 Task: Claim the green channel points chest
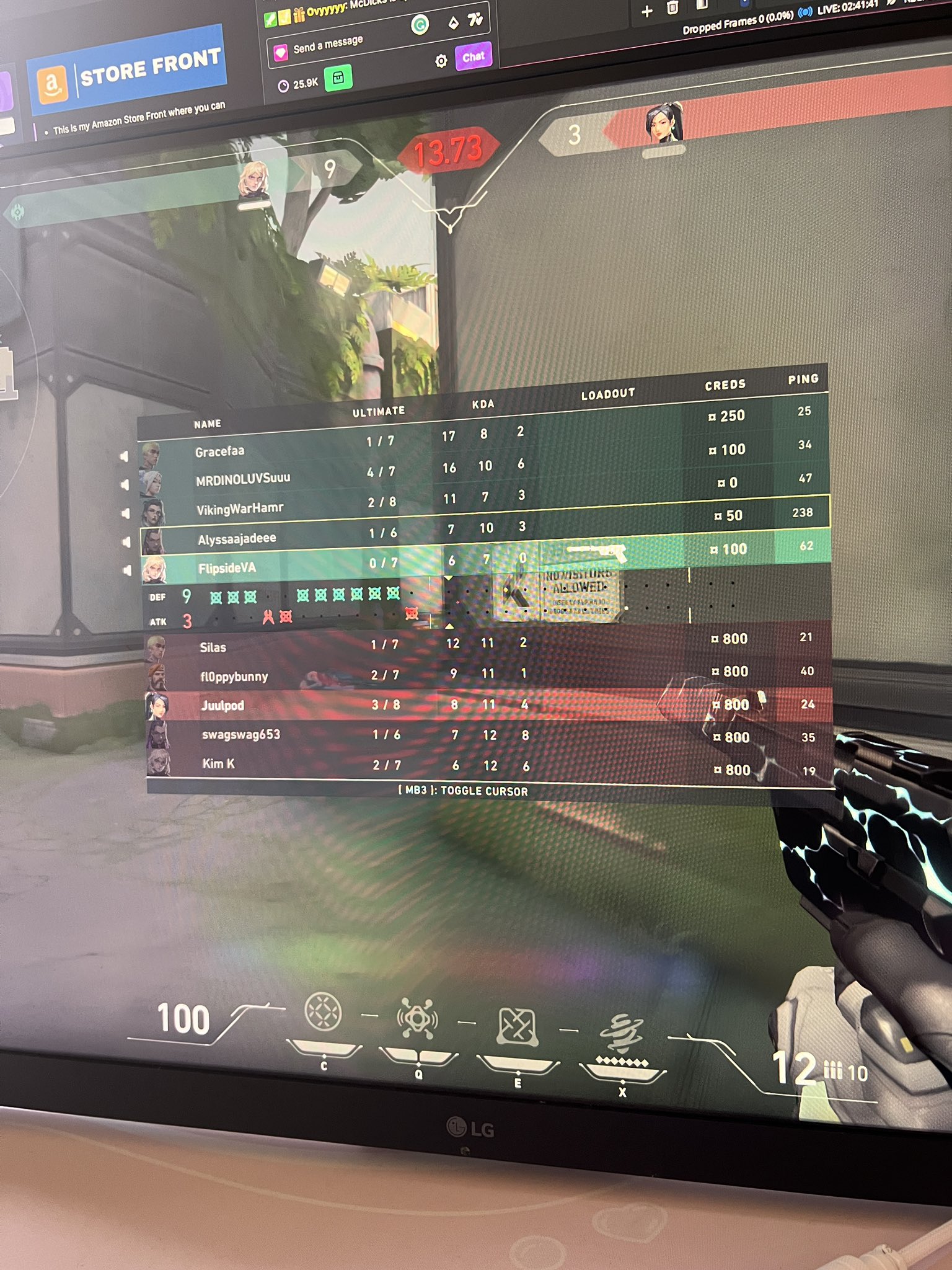coord(338,79)
